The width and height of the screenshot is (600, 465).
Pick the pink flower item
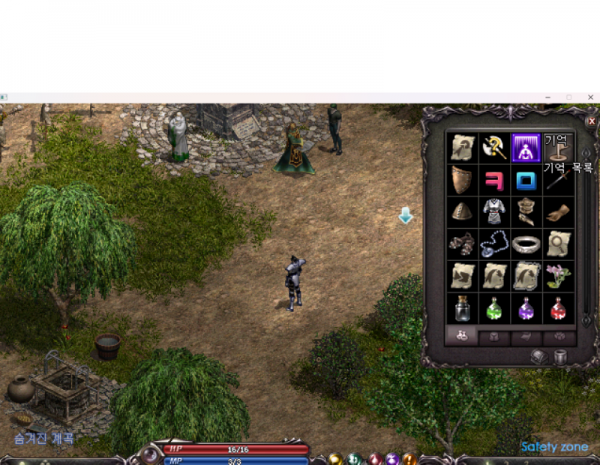pos(558,276)
